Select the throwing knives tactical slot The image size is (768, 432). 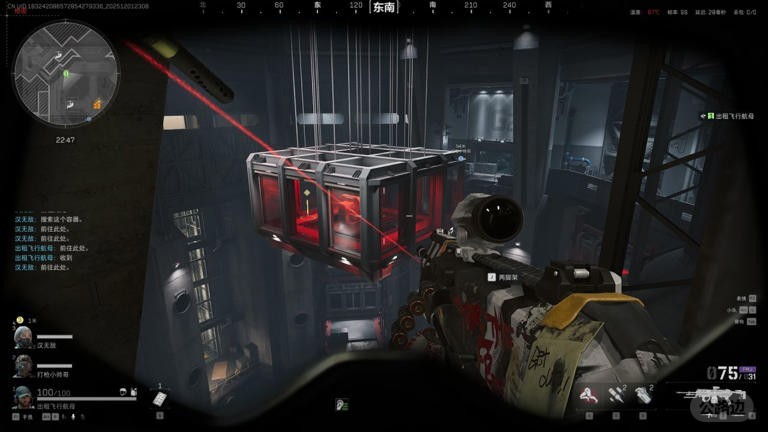(617, 396)
